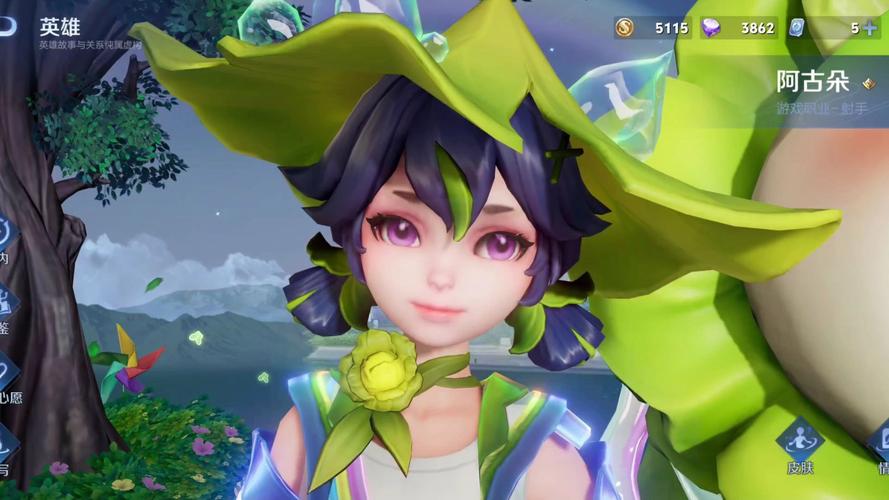Tap the plus button beside the ticket count
The width and height of the screenshot is (889, 500).
[x=870, y=28]
